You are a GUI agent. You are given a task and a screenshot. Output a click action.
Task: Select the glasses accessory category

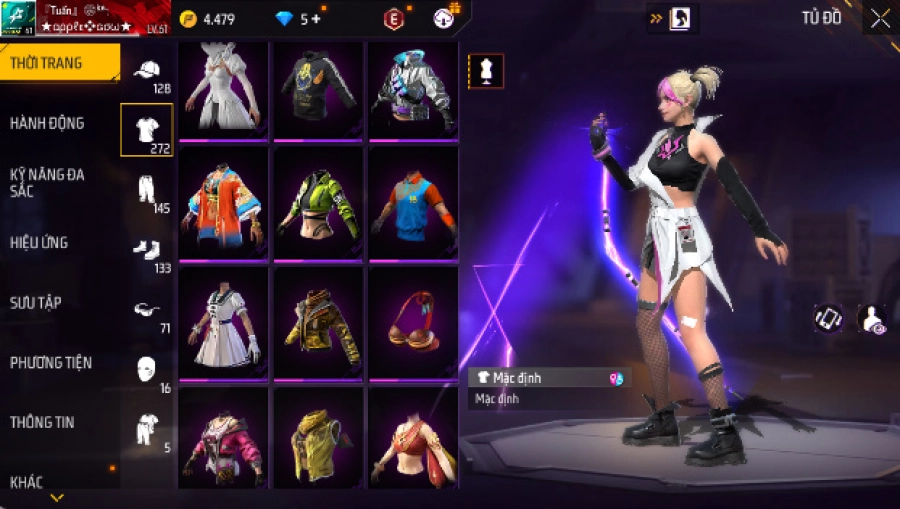pos(147,309)
